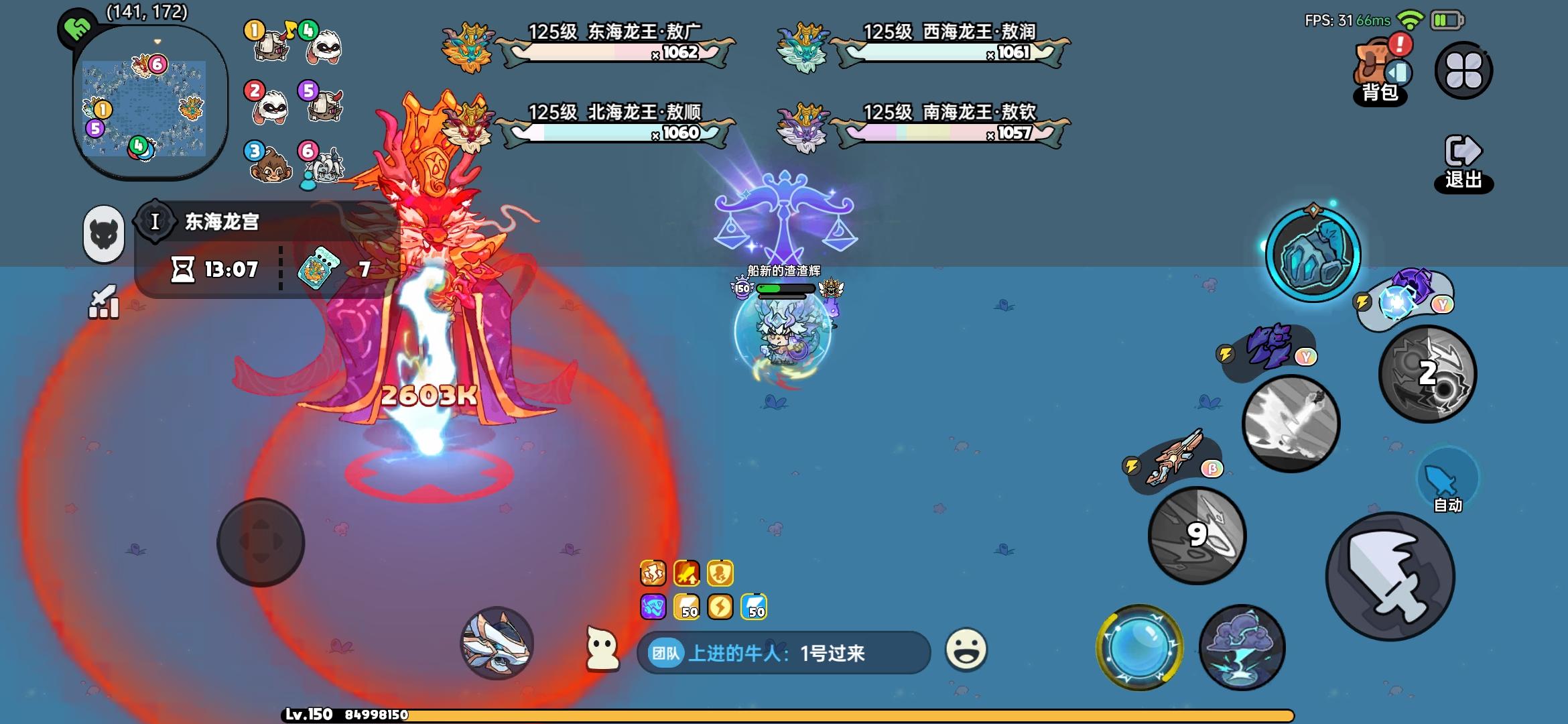
Task: Tap the chat message 1号过来
Action: point(833,655)
